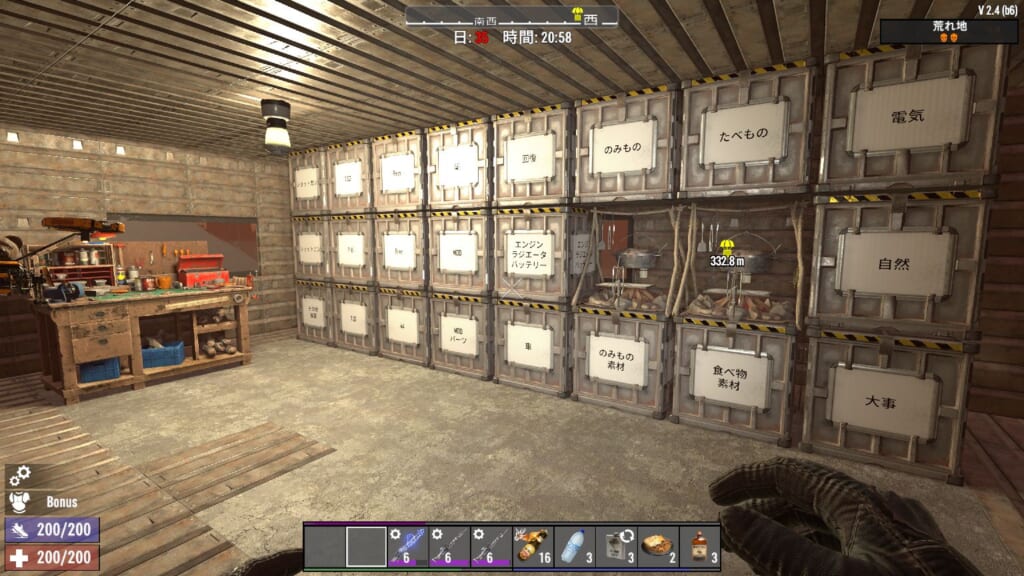
Task: Select the glowing blue weapon hotbar slot
Action: (408, 546)
